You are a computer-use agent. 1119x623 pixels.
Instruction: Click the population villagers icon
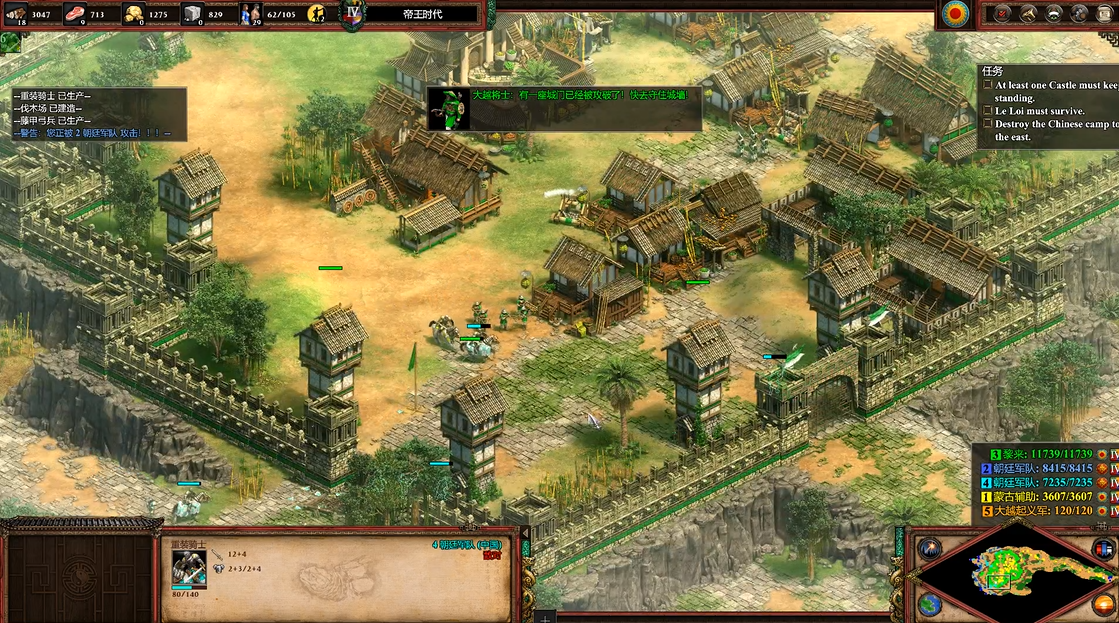[250, 14]
